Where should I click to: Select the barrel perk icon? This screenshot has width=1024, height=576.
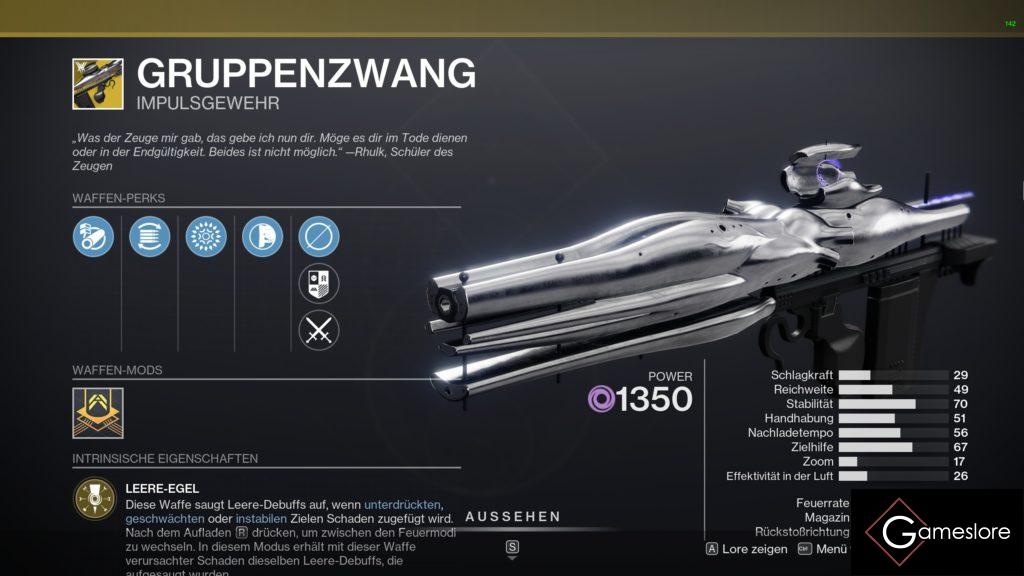[x=93, y=237]
